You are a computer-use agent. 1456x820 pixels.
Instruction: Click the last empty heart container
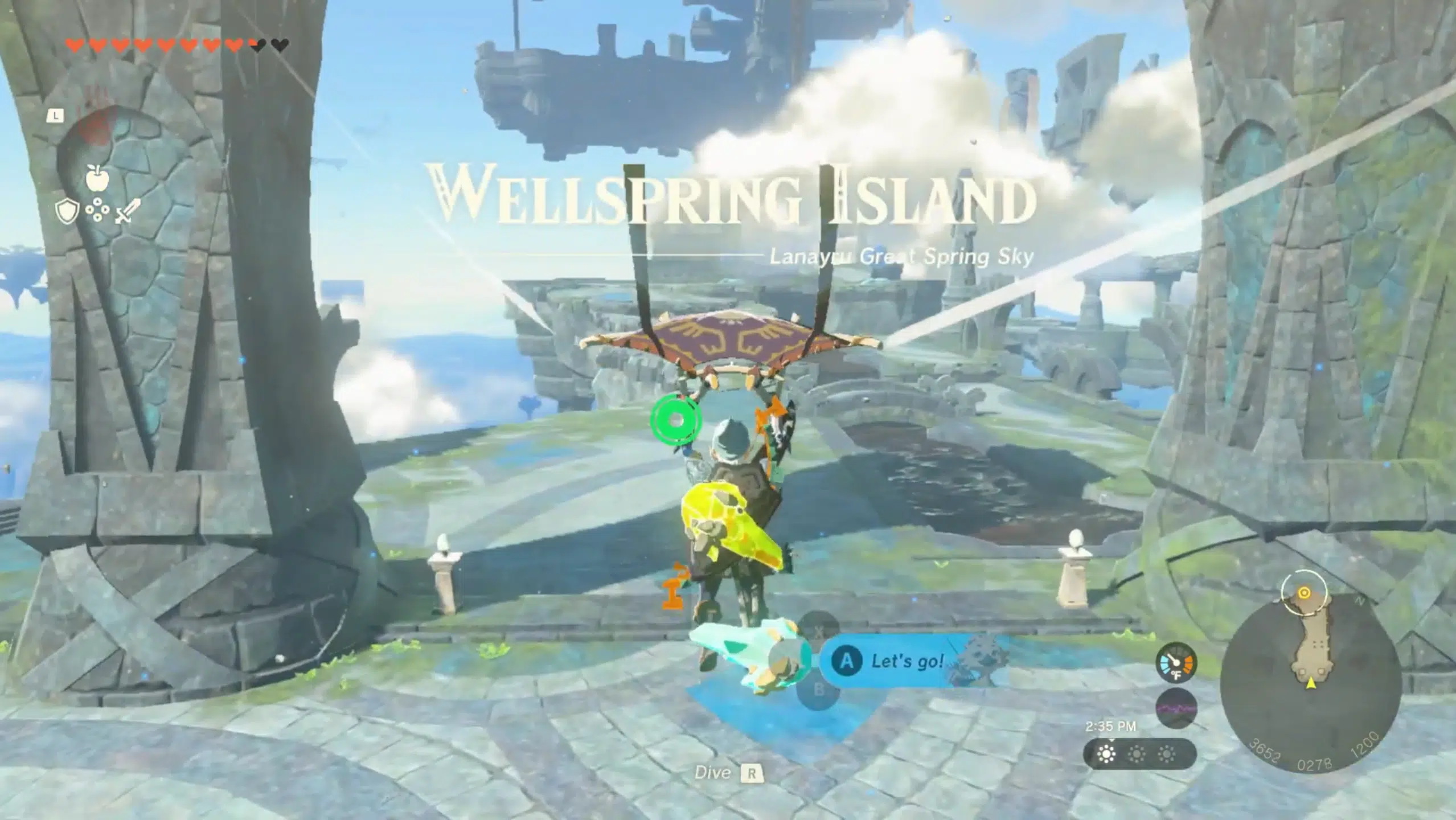tap(279, 46)
